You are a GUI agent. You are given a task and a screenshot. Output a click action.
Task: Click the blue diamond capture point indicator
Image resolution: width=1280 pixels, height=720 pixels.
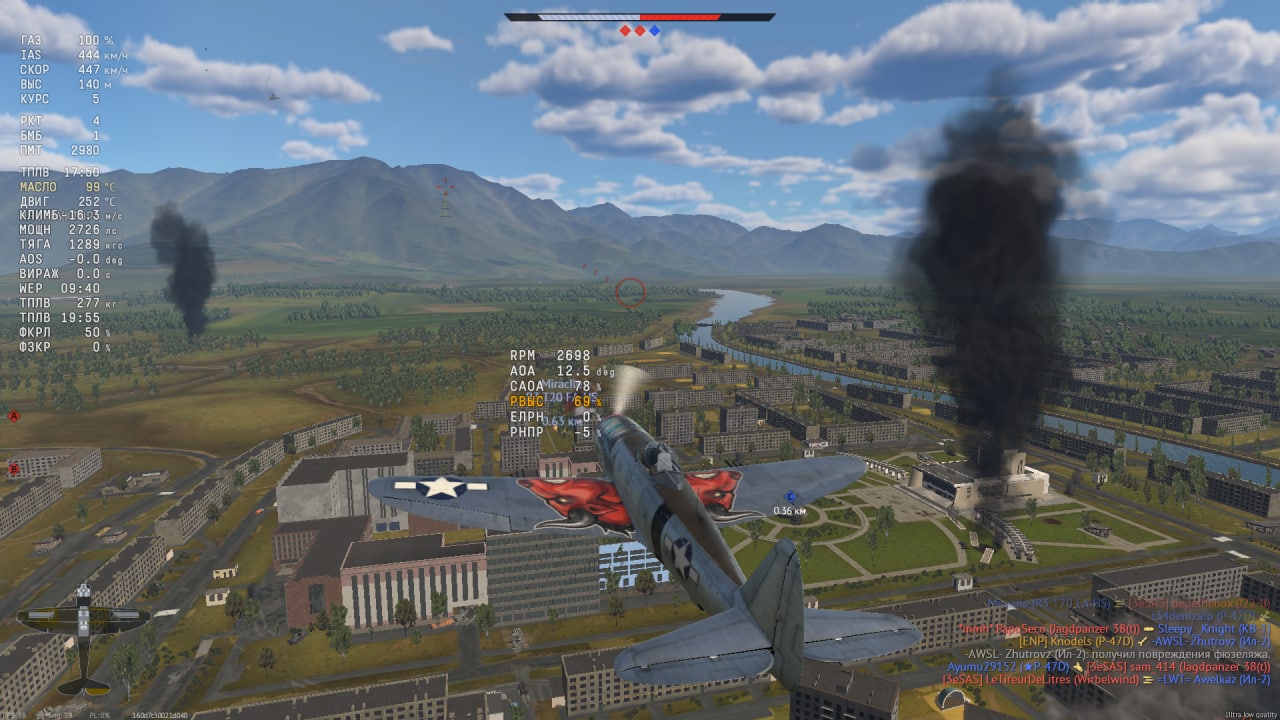655,31
